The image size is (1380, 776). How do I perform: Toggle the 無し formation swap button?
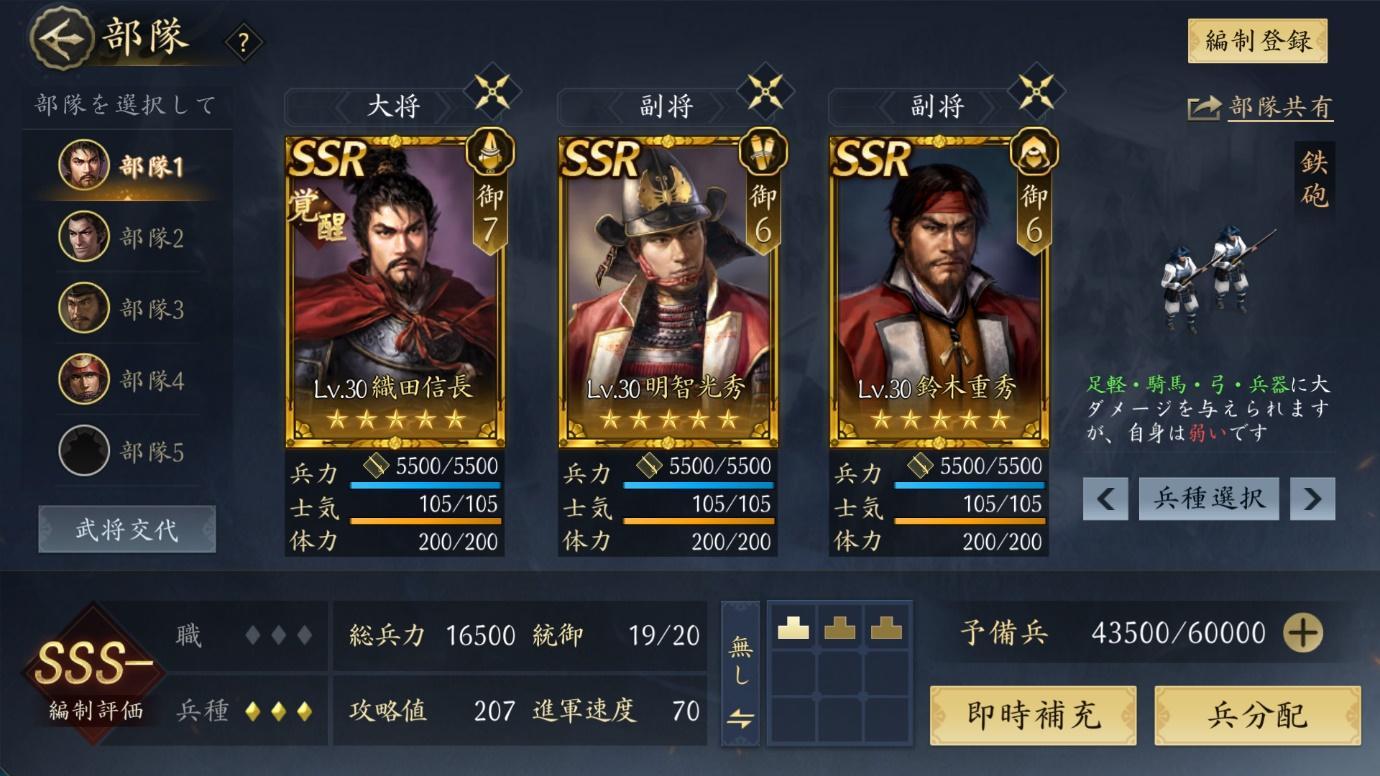(x=740, y=673)
